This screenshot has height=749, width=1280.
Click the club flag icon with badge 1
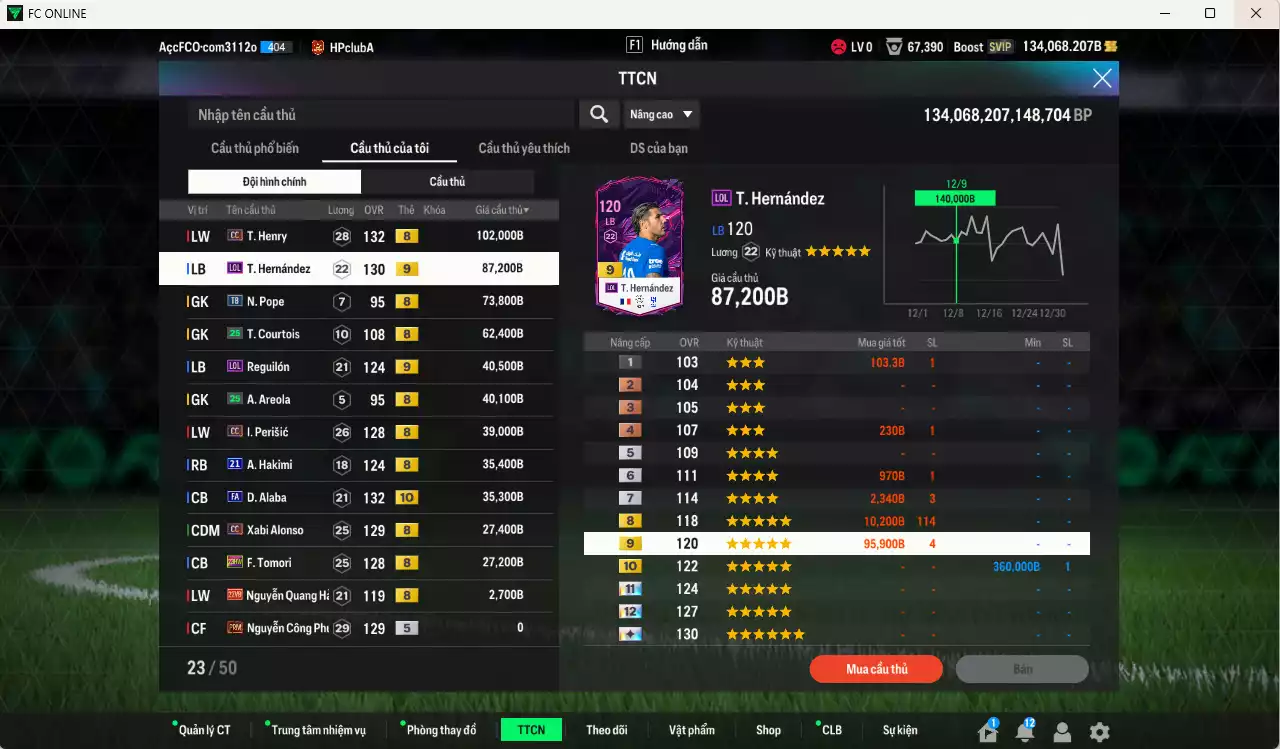coord(988,729)
